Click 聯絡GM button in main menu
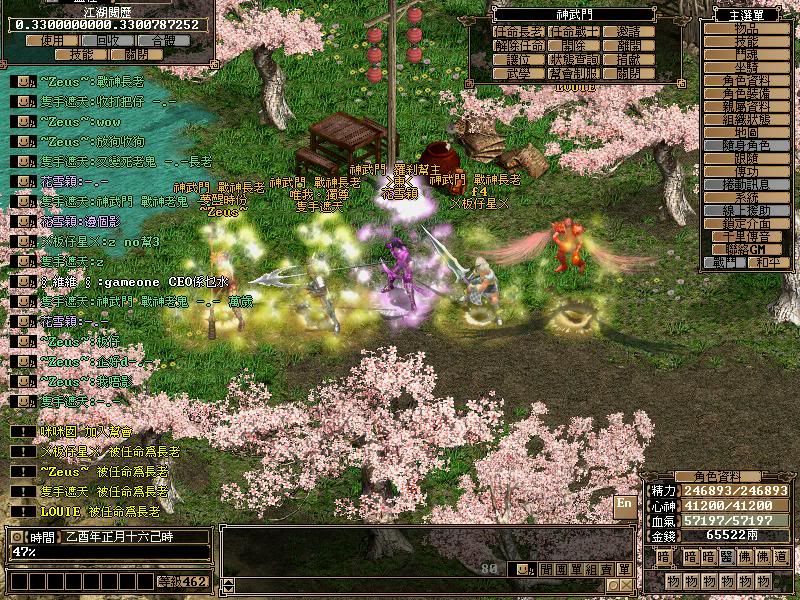 [746, 248]
